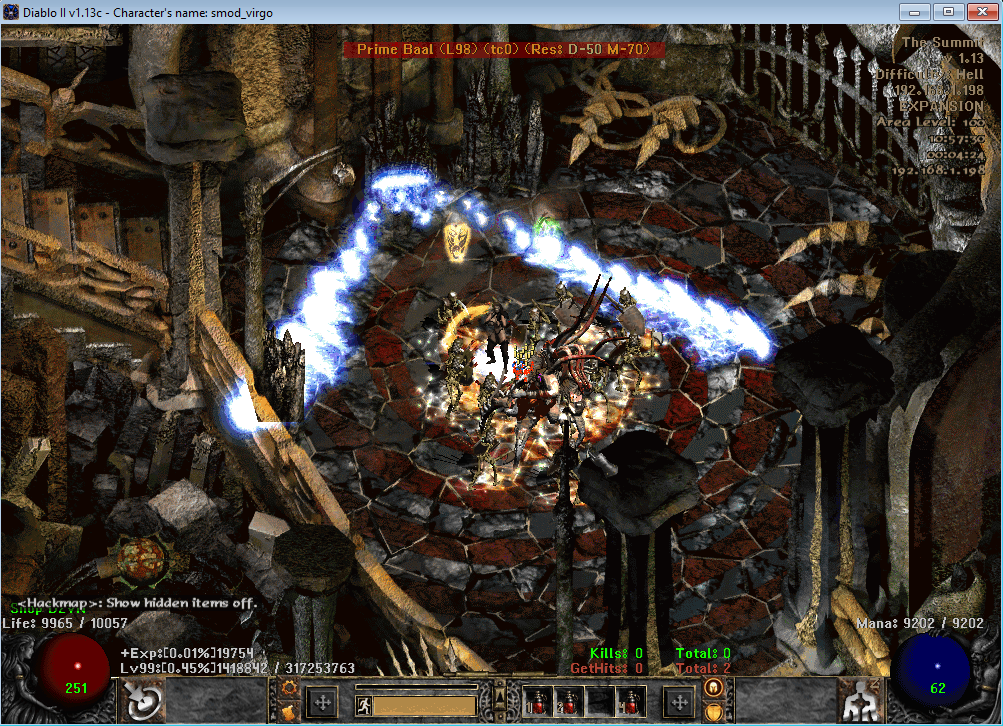This screenshot has height=726, width=1003.
Task: Click the golden shield icon below the helmet
Action: point(714,712)
